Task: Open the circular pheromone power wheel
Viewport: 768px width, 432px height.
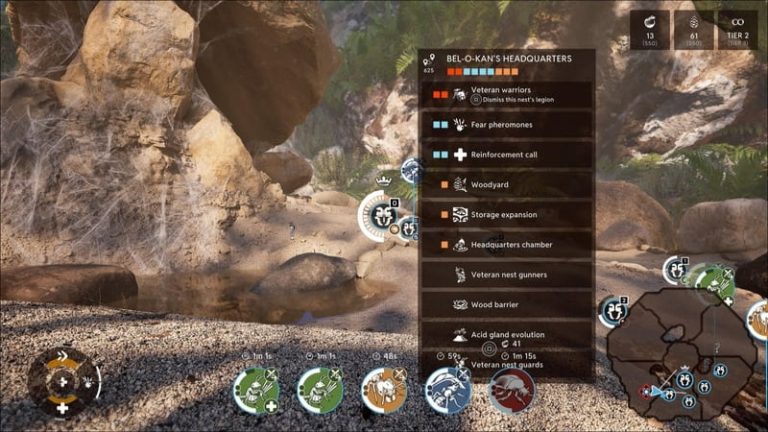Action: coord(62,381)
